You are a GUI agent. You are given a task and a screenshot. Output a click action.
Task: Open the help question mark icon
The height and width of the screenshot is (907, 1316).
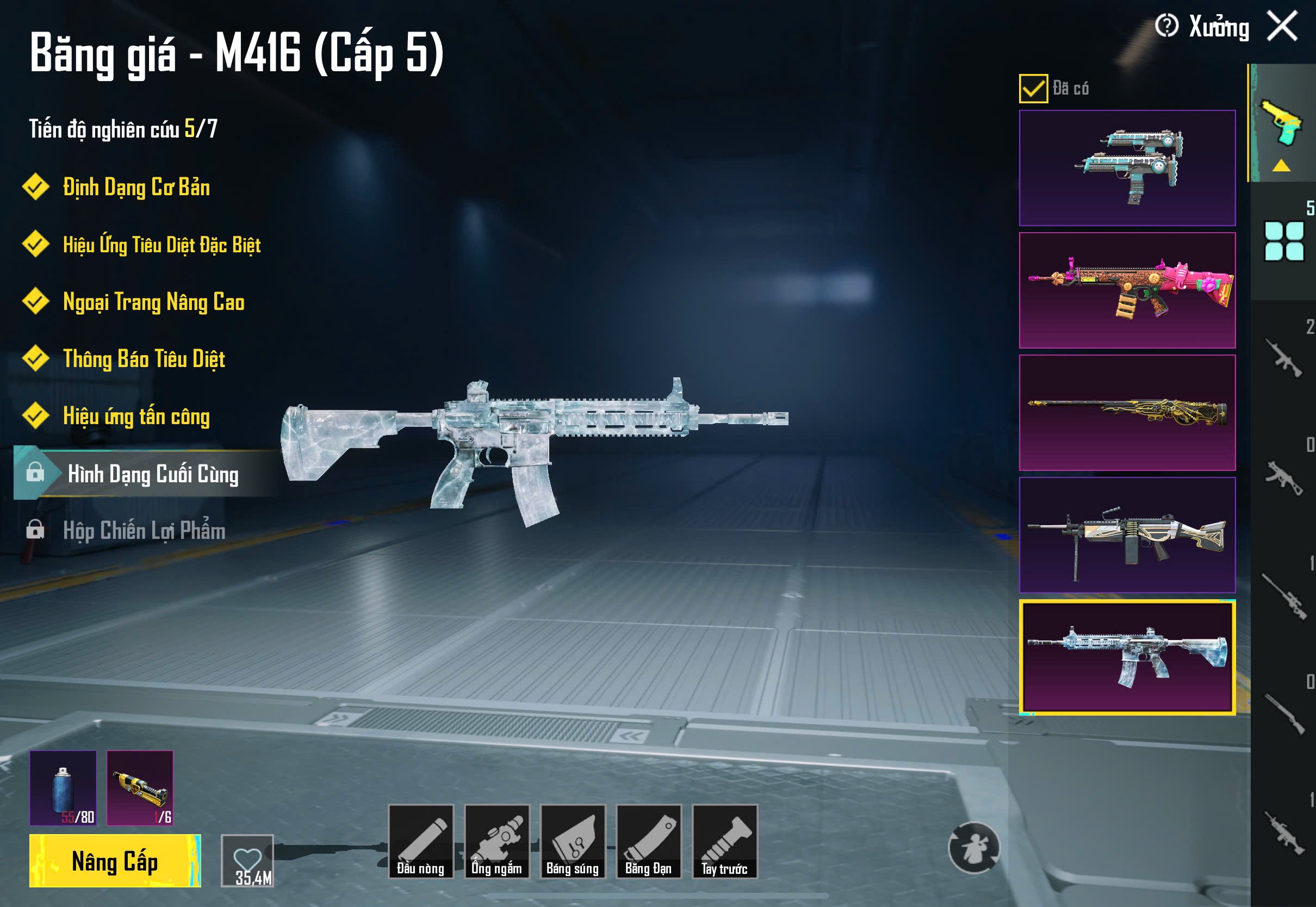tap(1166, 26)
